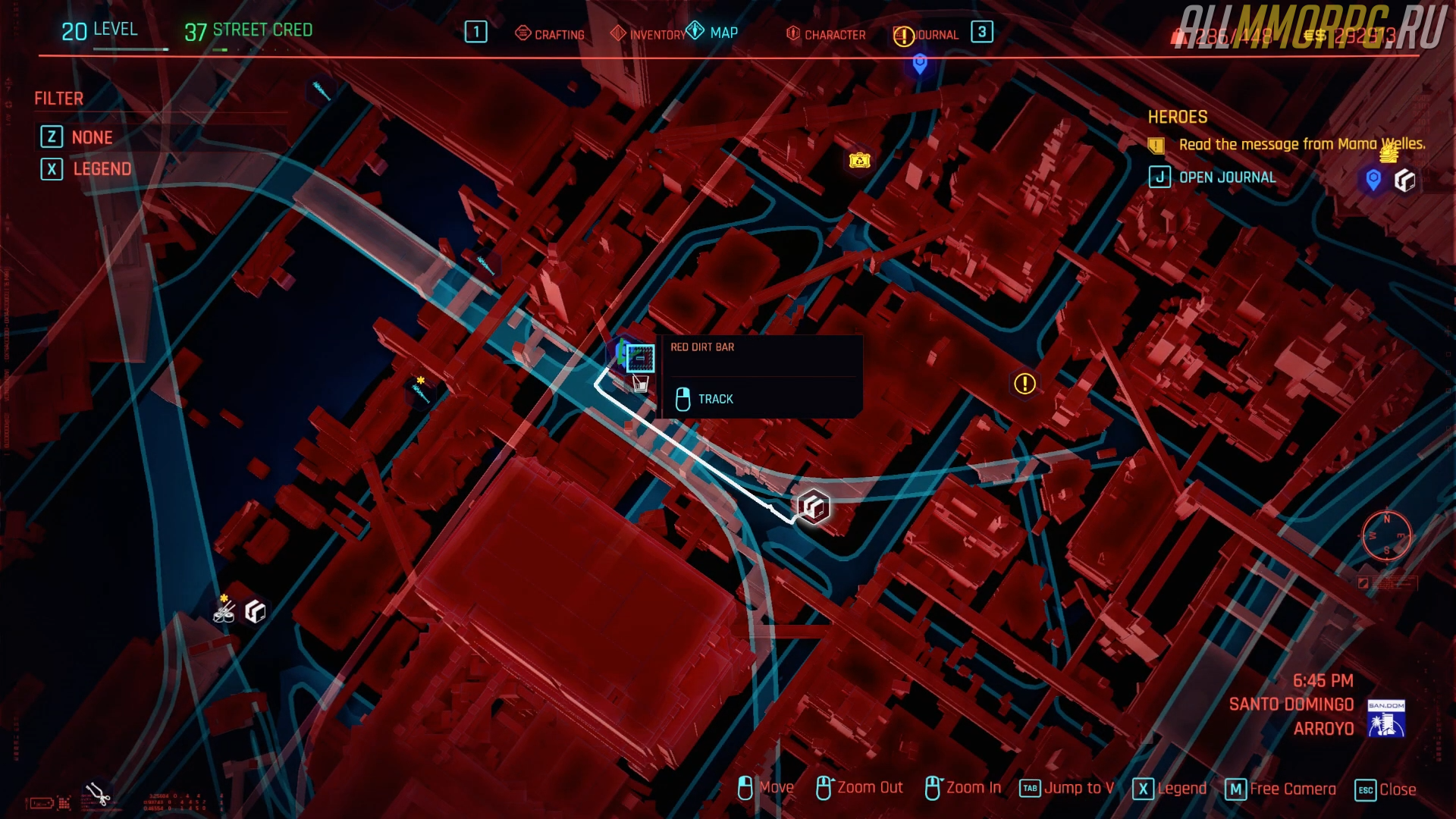1456x819 pixels.
Task: Open the Legend option in bottom bar
Action: [1169, 789]
